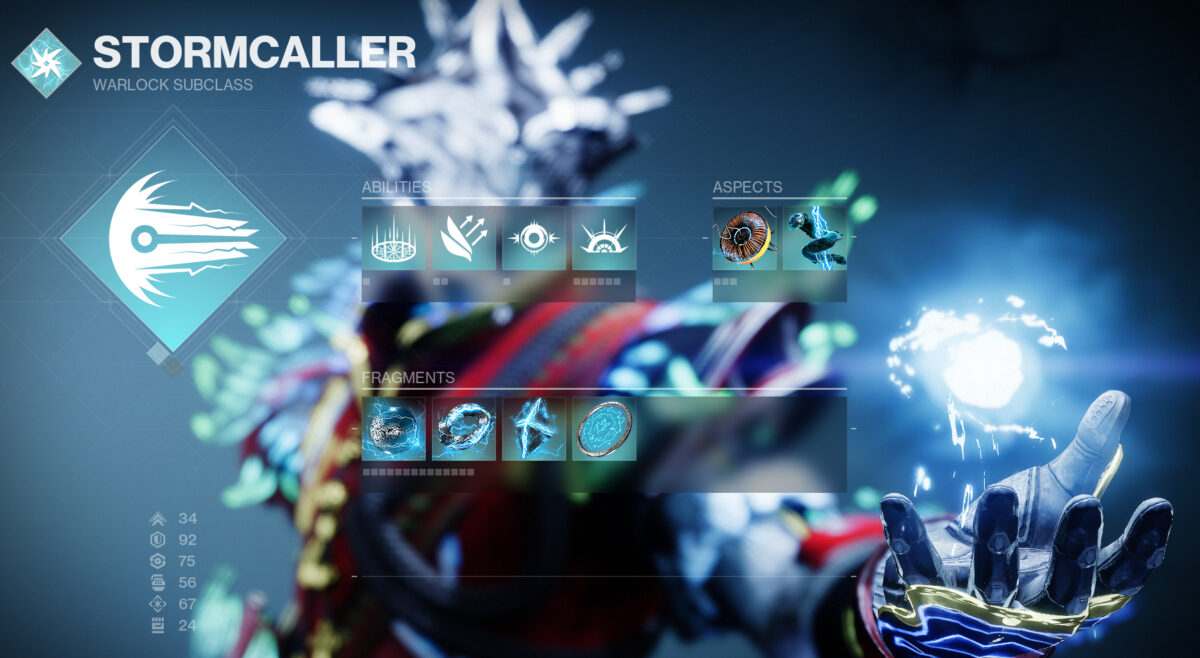The width and height of the screenshot is (1200, 658).
Task: Select the crackling glass sphere fragment
Action: point(394,429)
